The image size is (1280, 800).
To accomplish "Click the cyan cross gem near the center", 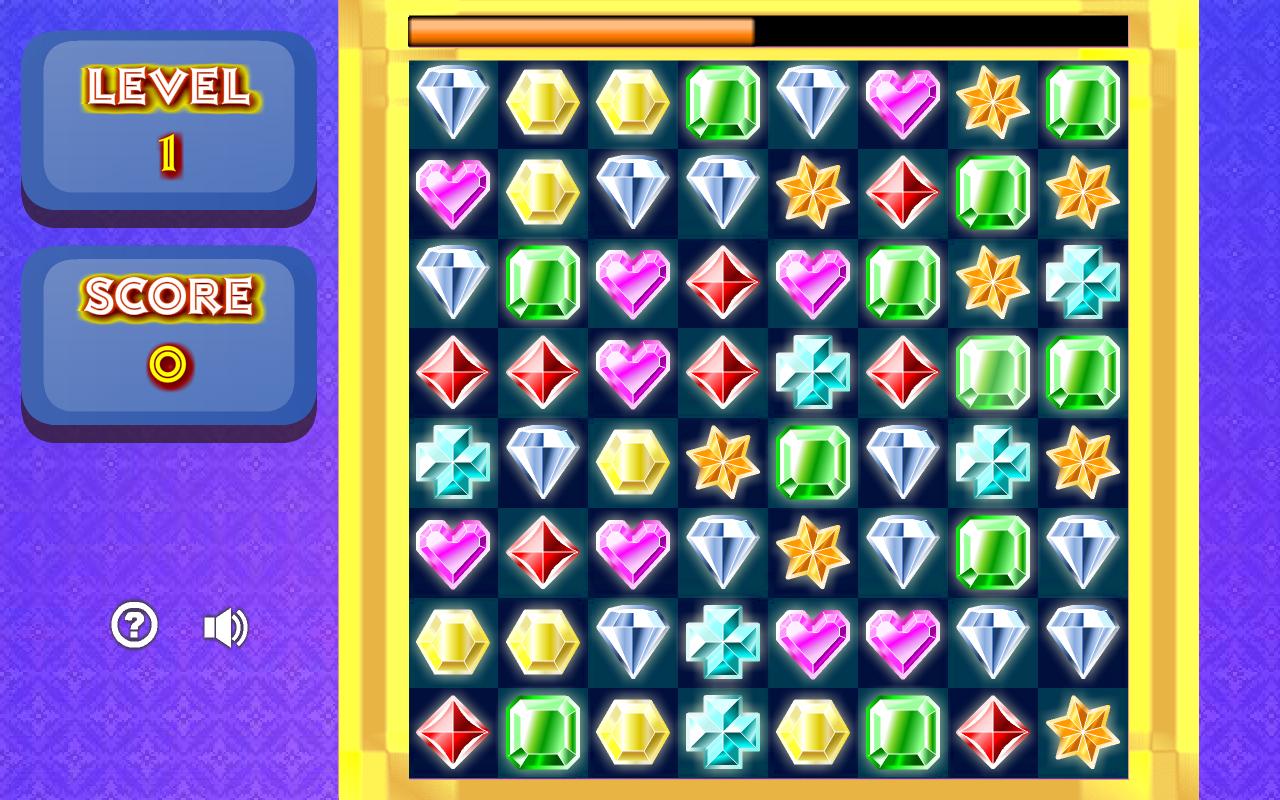I will tap(813, 372).
